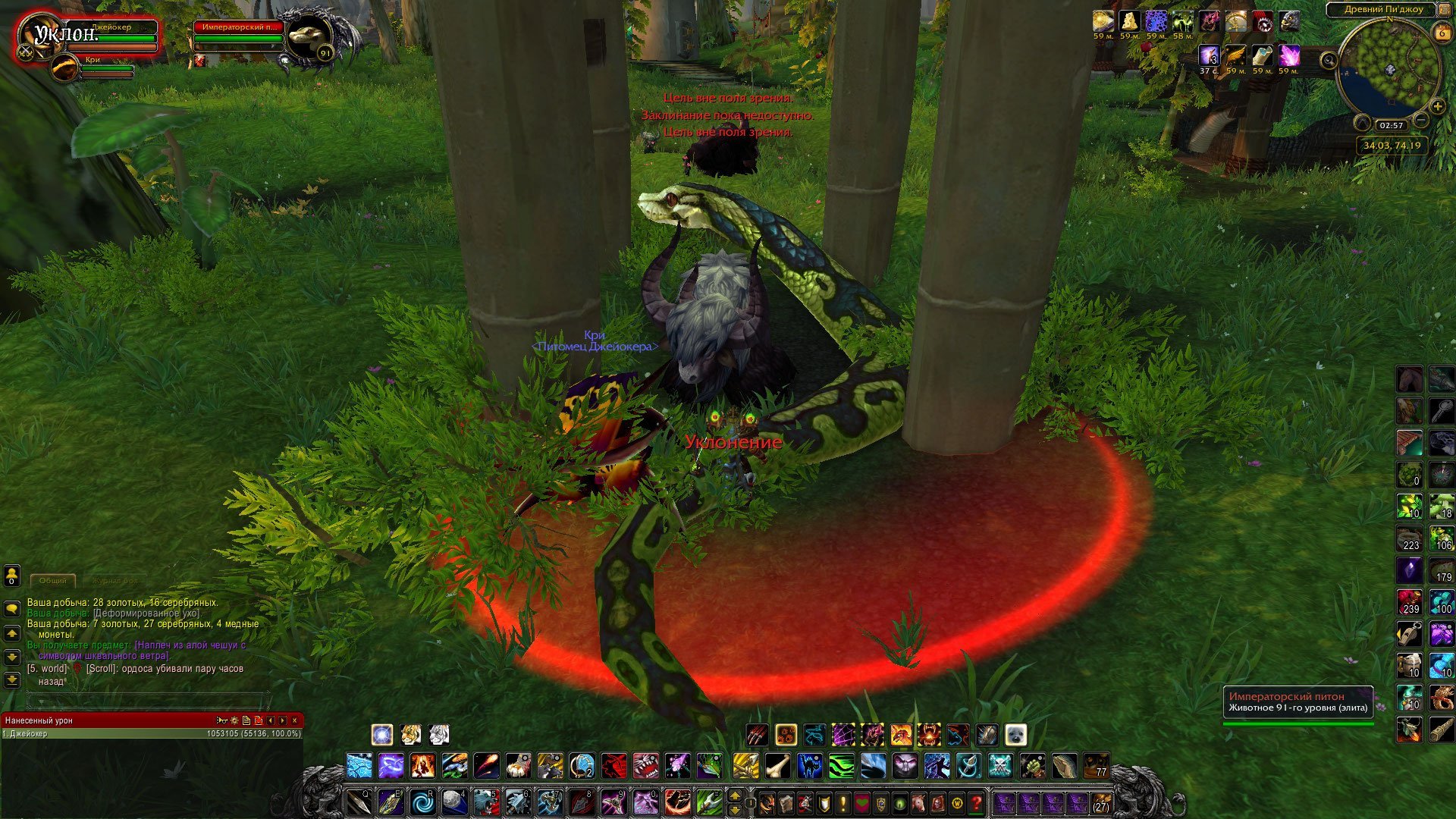This screenshot has width=1456, height=819.
Task: Use the ice trap ability icon
Action: [x=359, y=766]
